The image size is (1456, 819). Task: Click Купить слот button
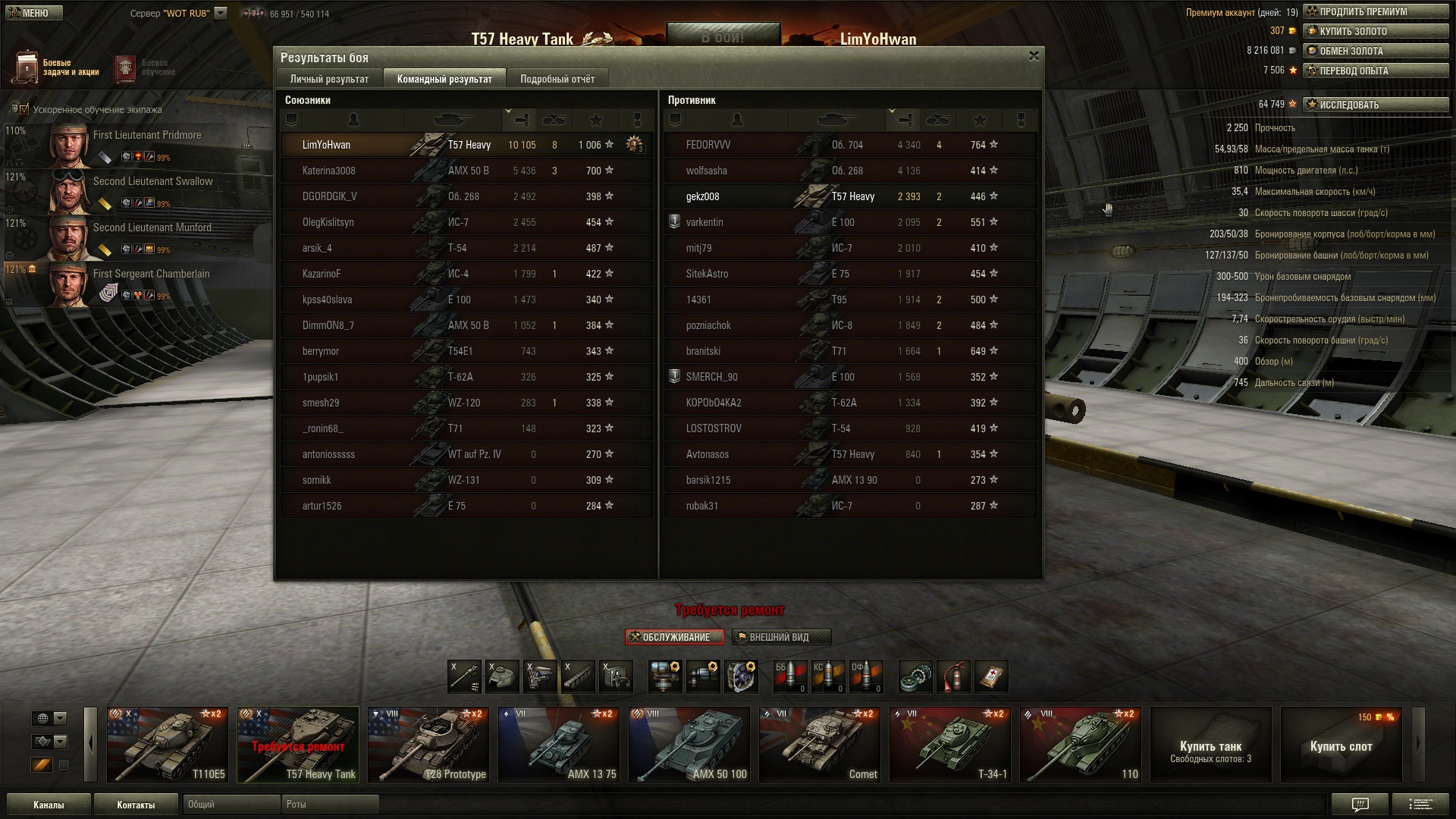click(x=1341, y=744)
